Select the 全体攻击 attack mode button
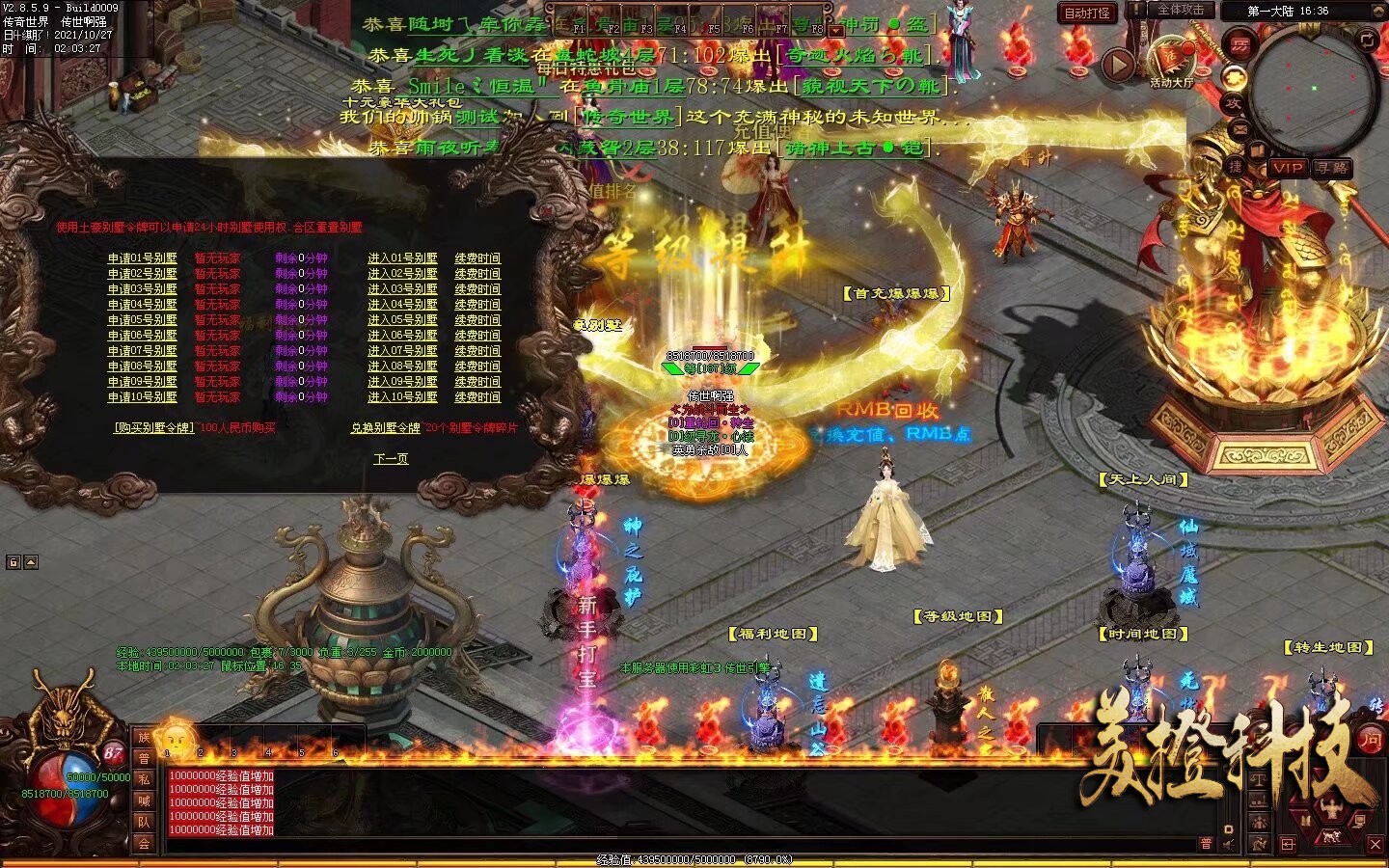The width and height of the screenshot is (1389, 868). (x=1180, y=10)
